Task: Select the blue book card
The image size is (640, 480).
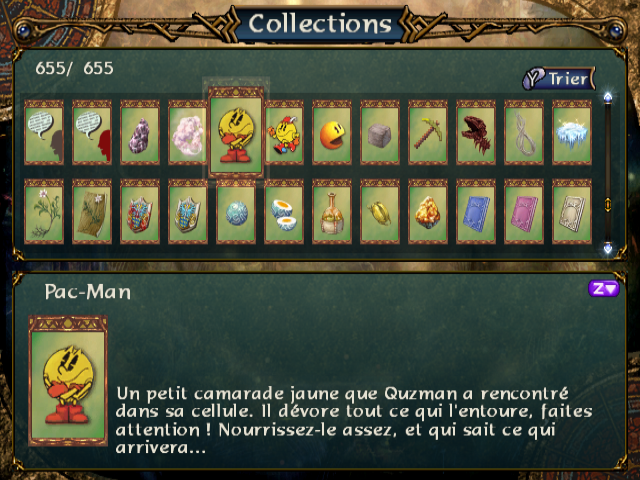Action: click(x=476, y=211)
